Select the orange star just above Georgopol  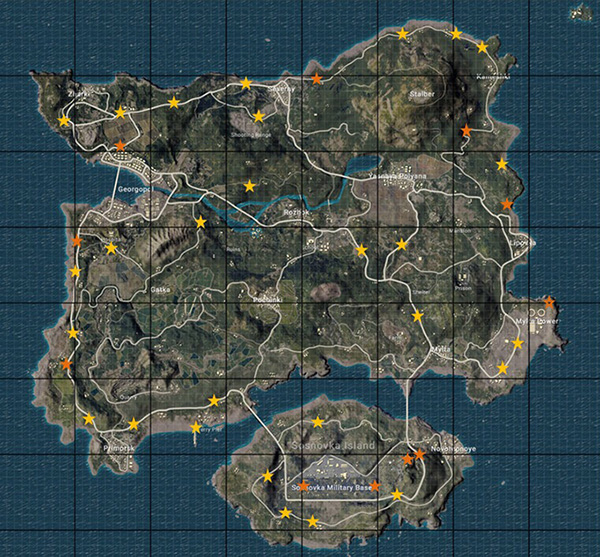coord(120,146)
